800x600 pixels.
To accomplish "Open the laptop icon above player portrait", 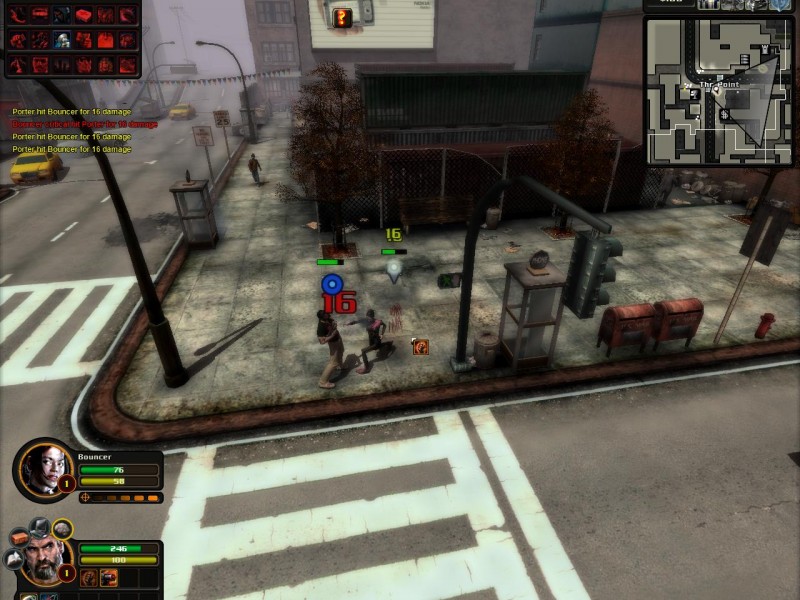I will pyautogui.click(x=38, y=527).
